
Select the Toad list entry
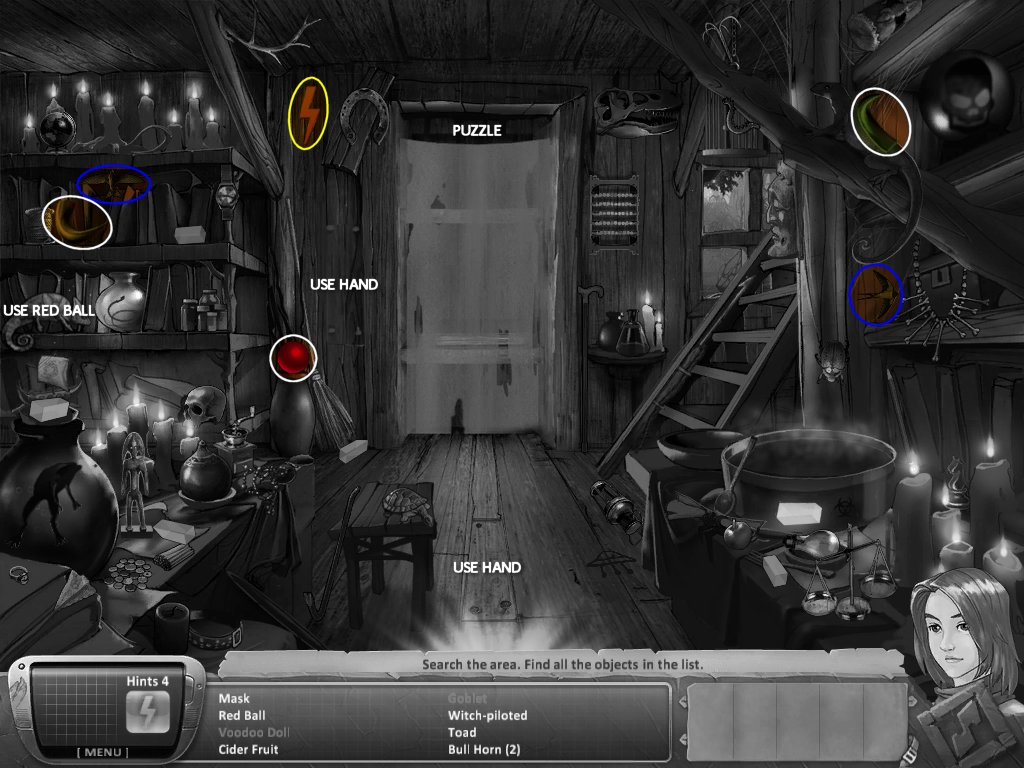coord(462,733)
